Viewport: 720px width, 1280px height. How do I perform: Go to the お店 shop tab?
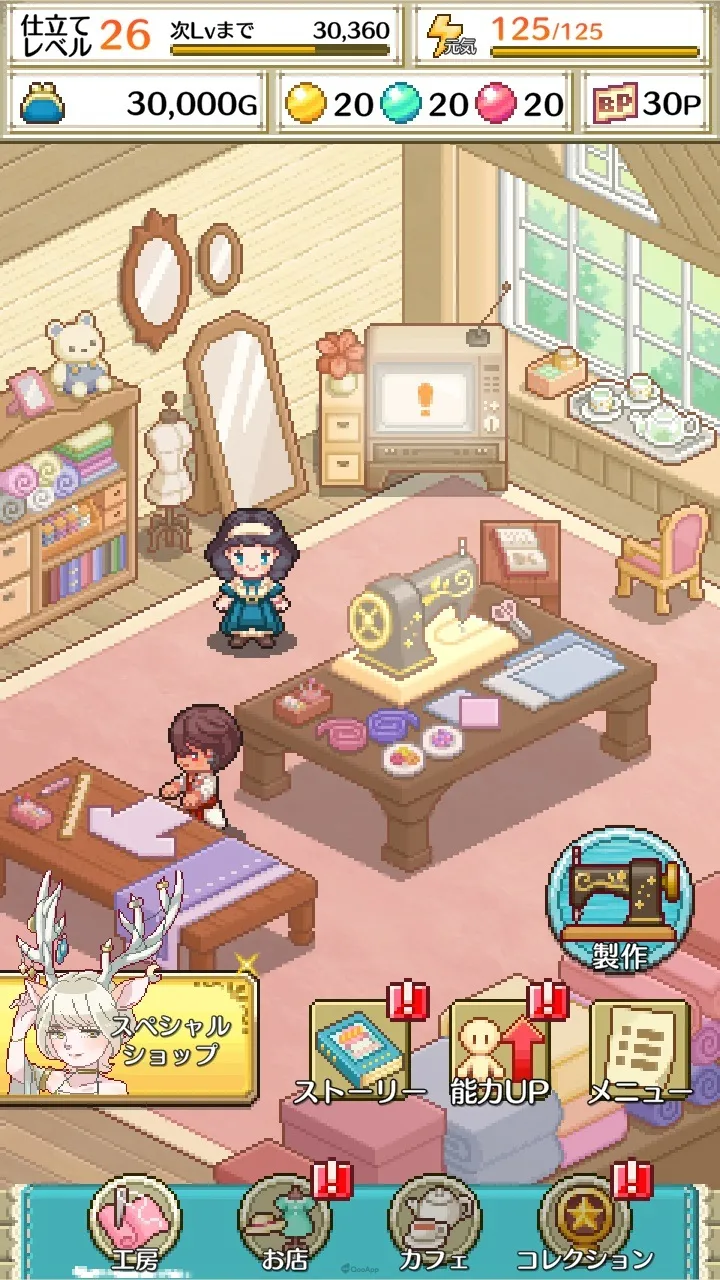pyautogui.click(x=284, y=1224)
